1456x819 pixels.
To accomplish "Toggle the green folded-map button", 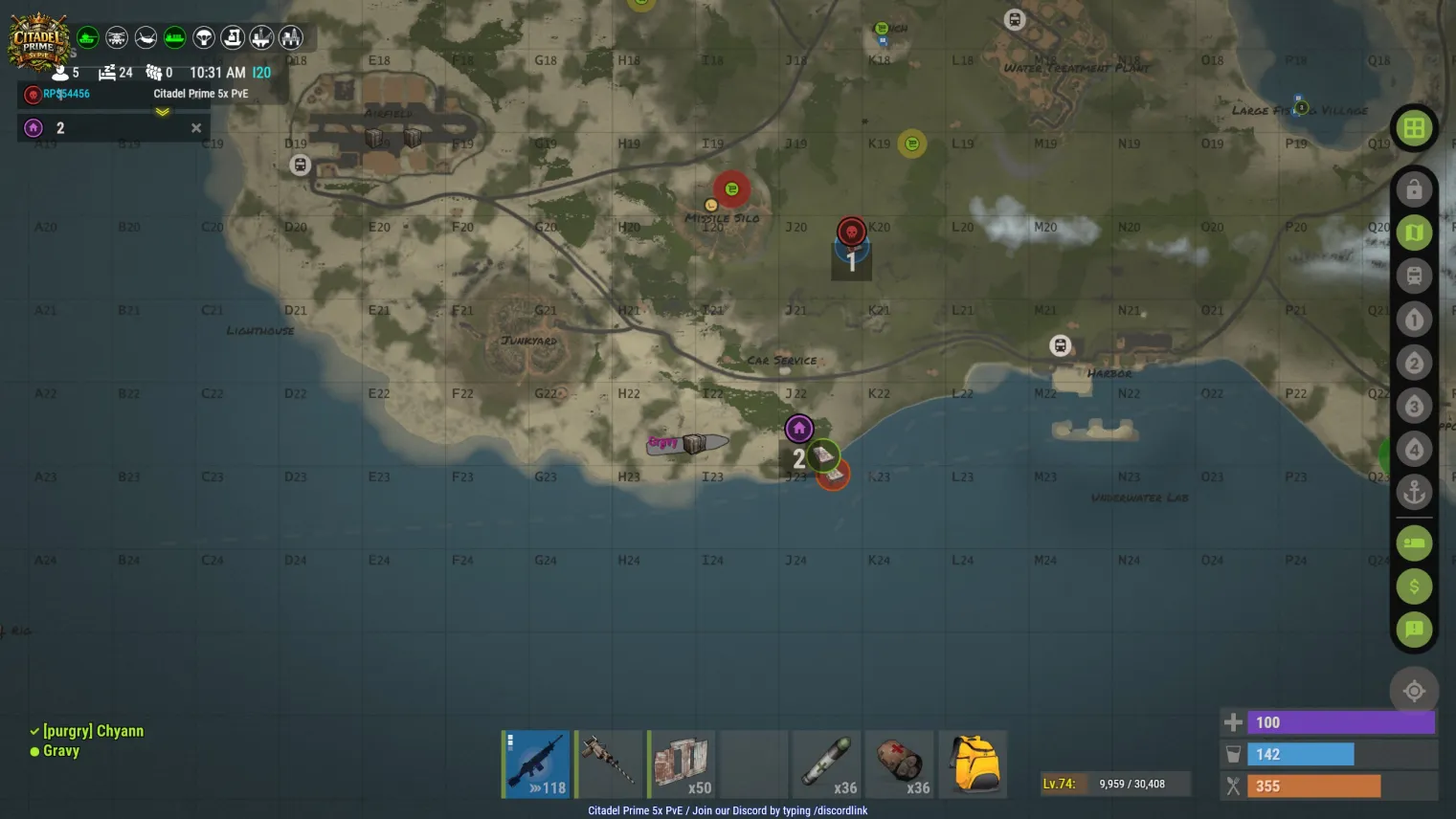I will [x=1414, y=232].
